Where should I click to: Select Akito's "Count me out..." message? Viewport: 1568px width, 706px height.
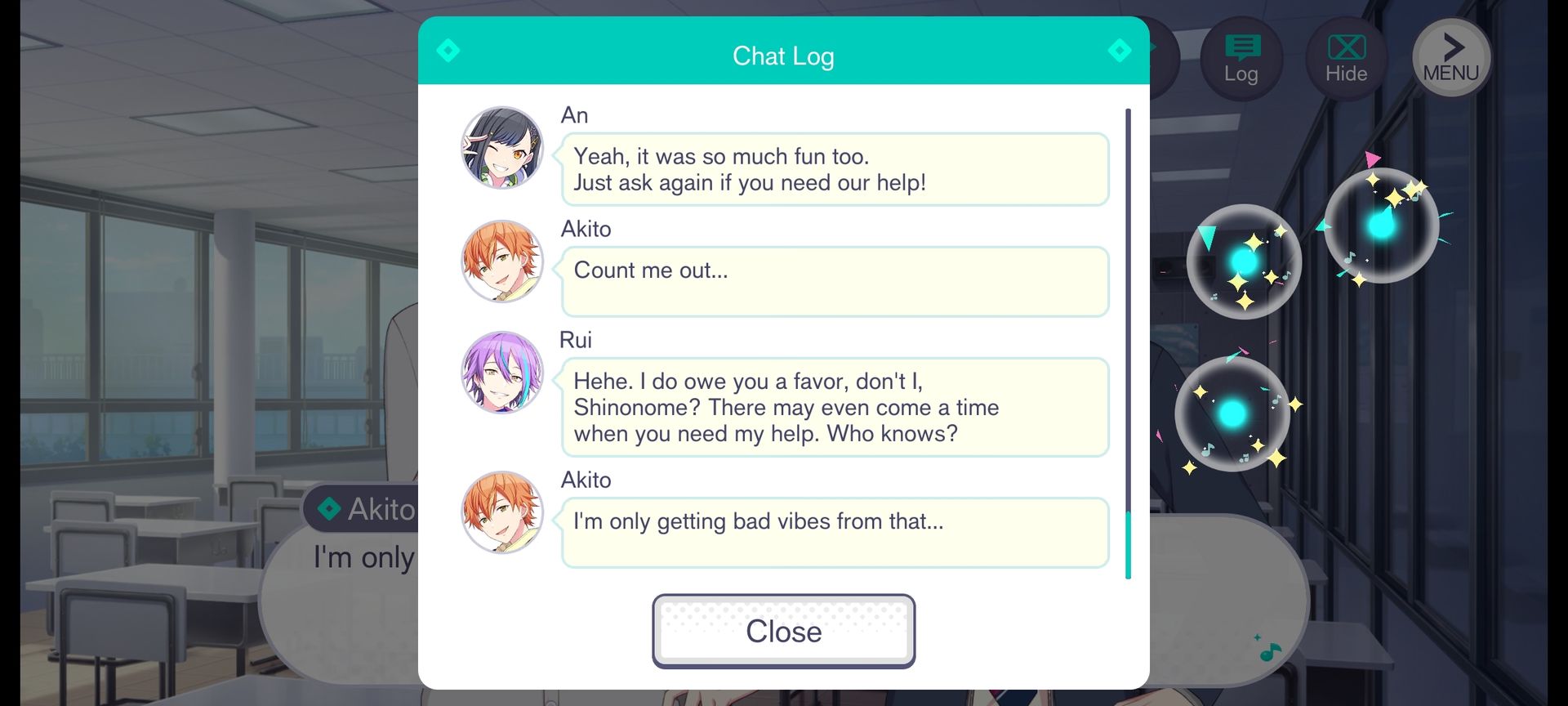834,281
